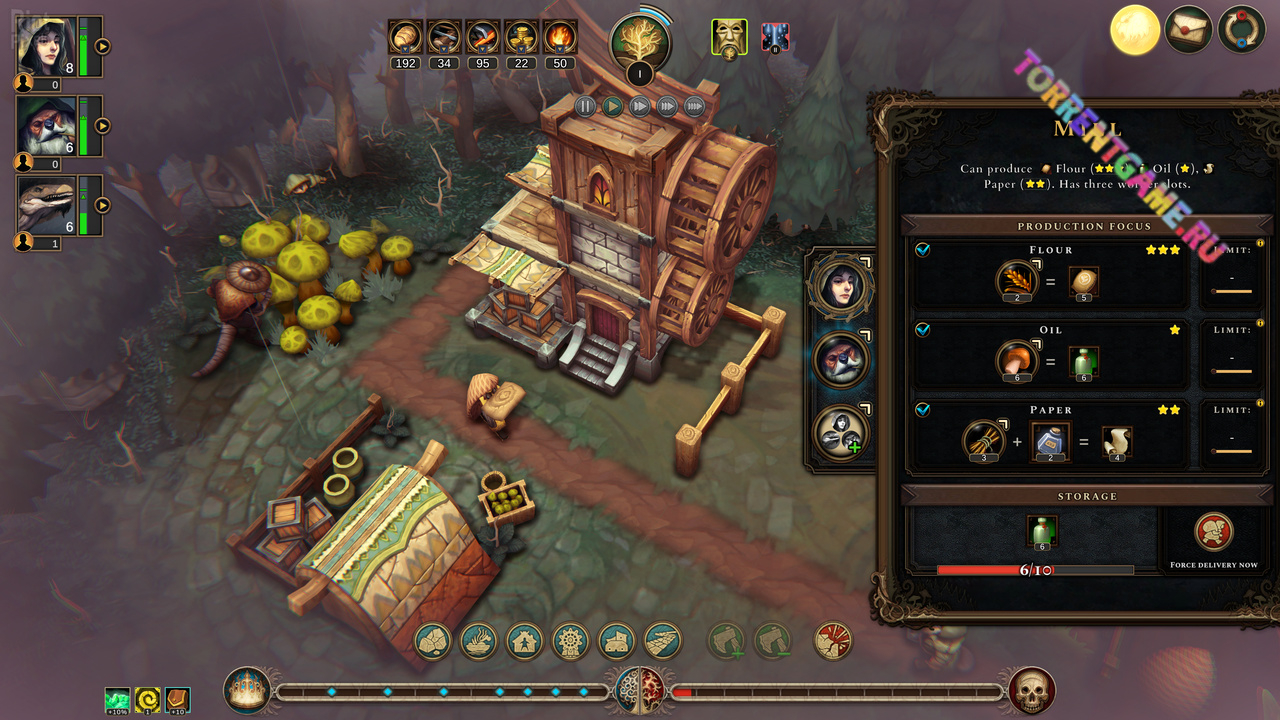Image resolution: width=1280 pixels, height=720 pixels.
Task: Assign a worker to the empty slot
Action: coord(840,433)
